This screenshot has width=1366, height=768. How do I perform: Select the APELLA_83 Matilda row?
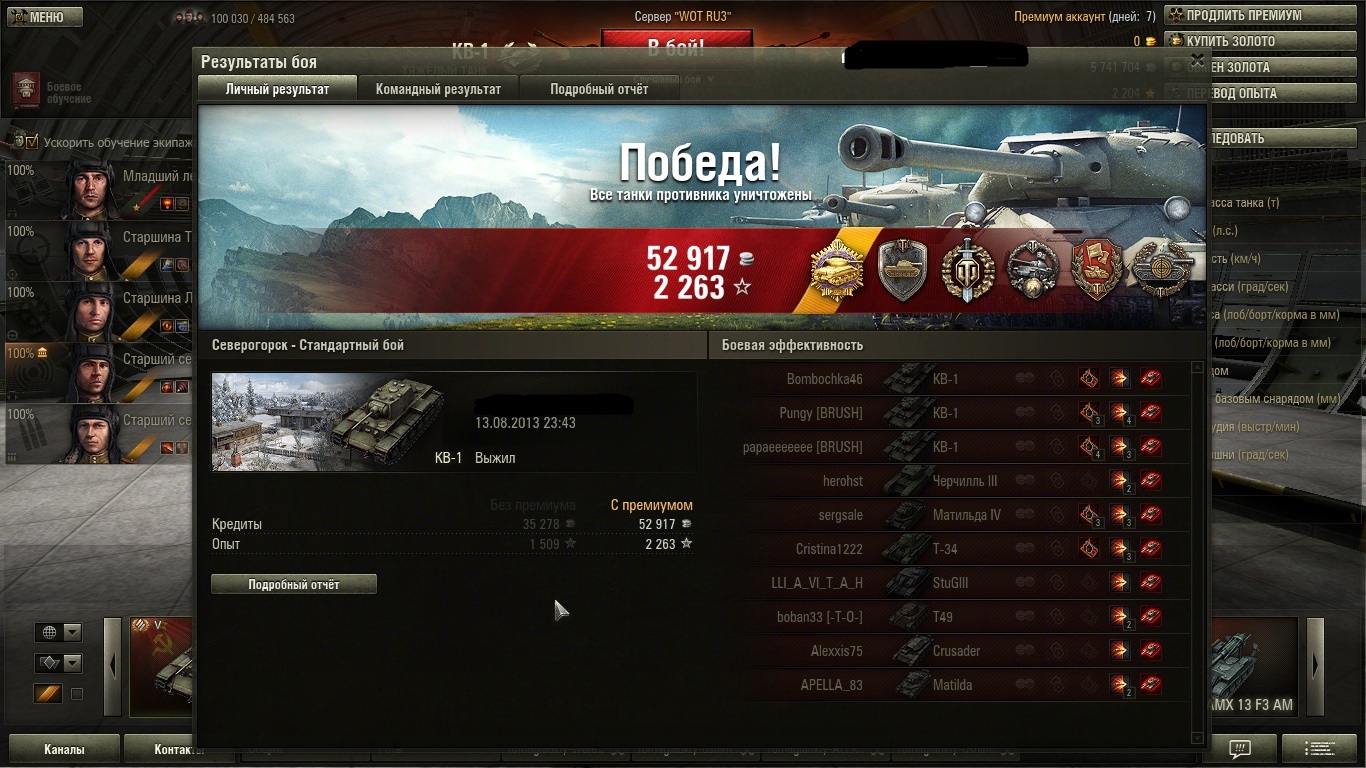coord(950,685)
